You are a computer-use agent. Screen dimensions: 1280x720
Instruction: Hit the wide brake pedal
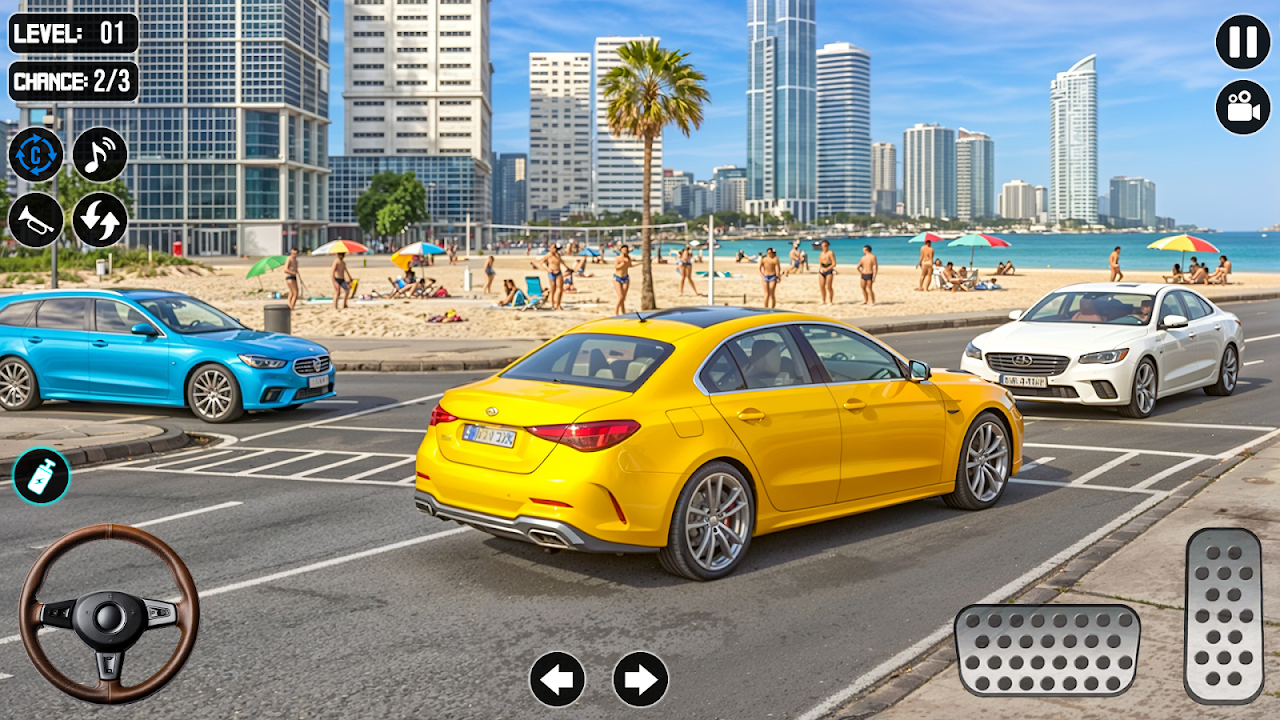click(x=1047, y=650)
